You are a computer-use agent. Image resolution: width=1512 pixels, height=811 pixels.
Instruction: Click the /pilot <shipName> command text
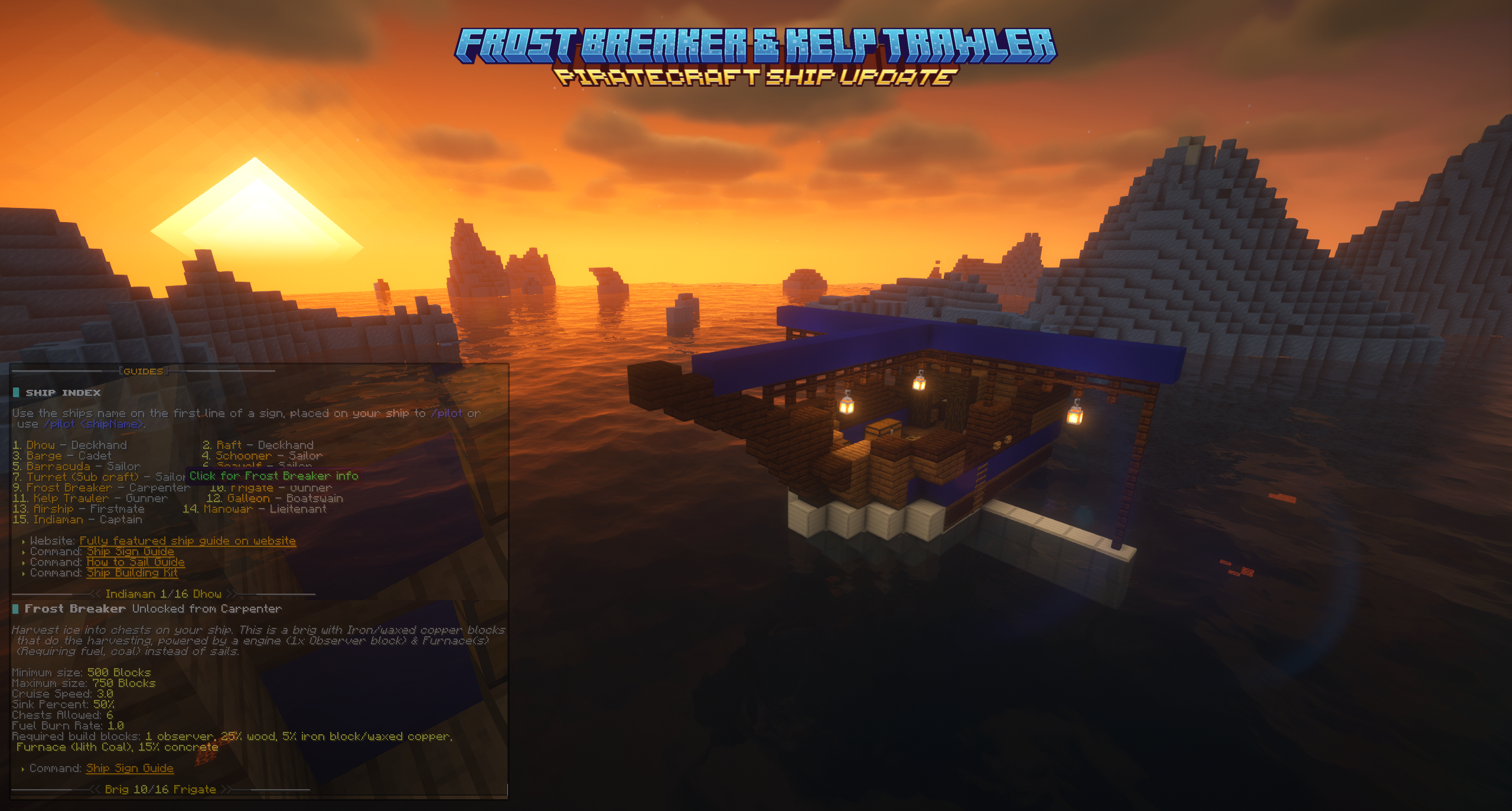tap(93, 424)
